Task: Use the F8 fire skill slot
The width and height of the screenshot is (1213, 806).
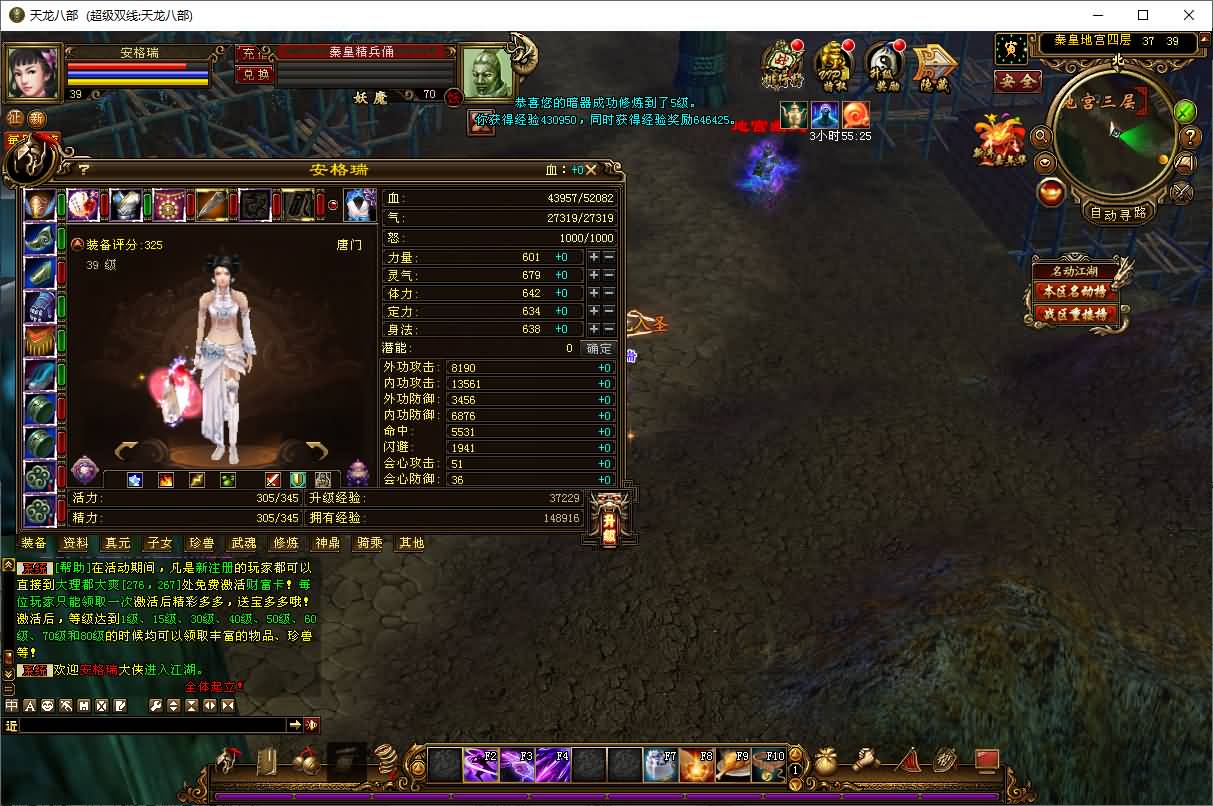Action: coord(694,765)
